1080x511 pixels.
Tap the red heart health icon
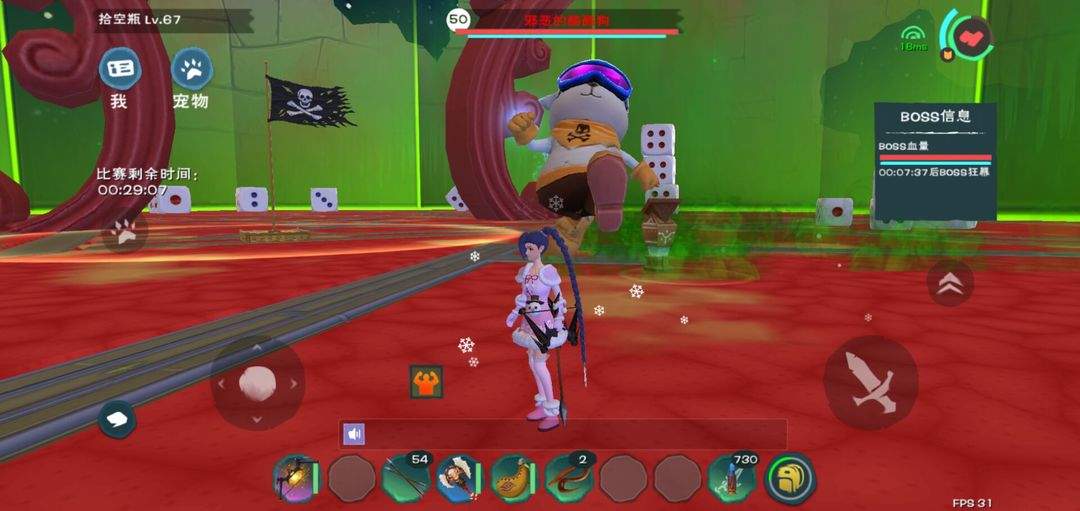pos(969,38)
